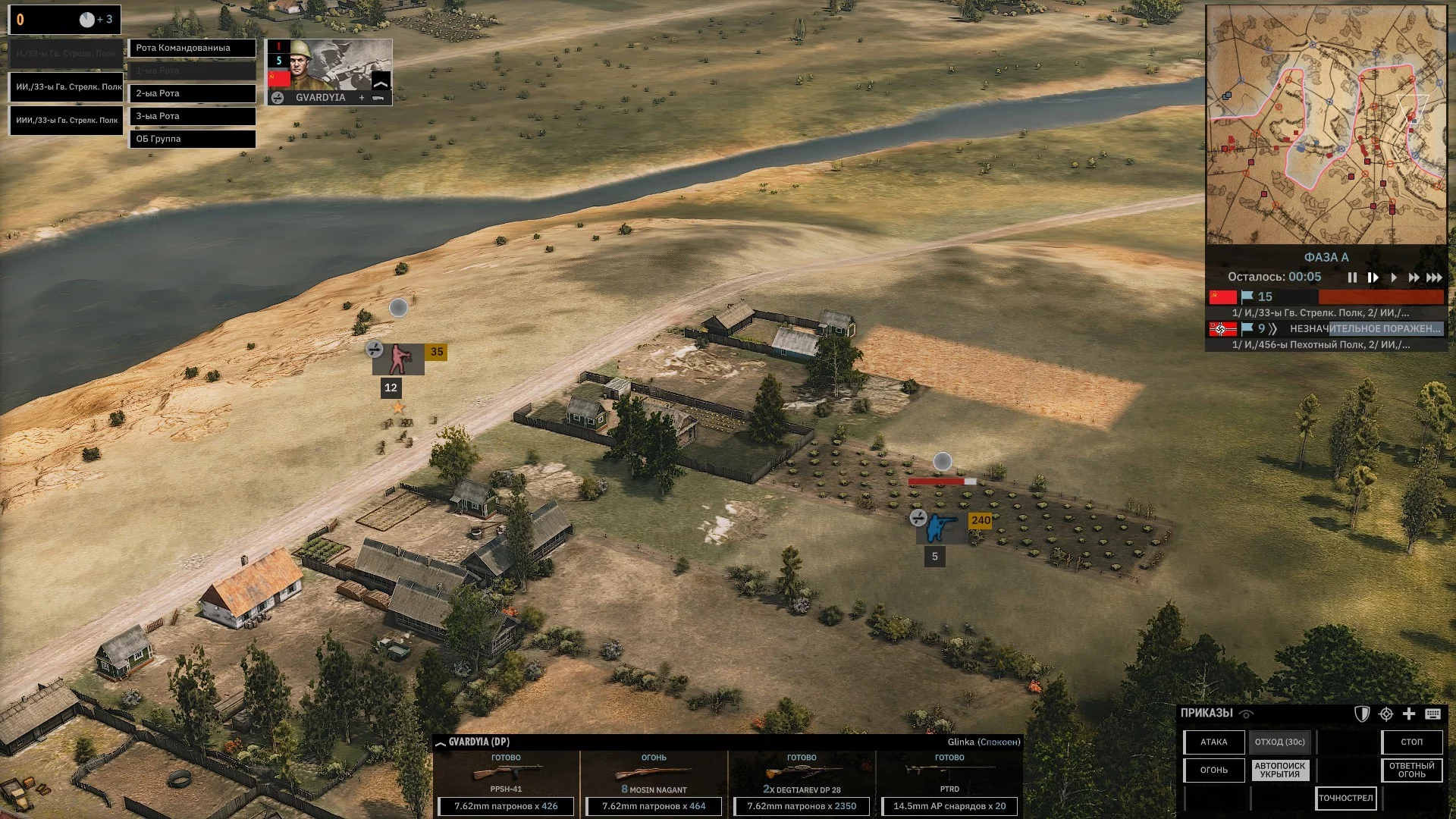Set normal speed with single-arrow play

1394,278
